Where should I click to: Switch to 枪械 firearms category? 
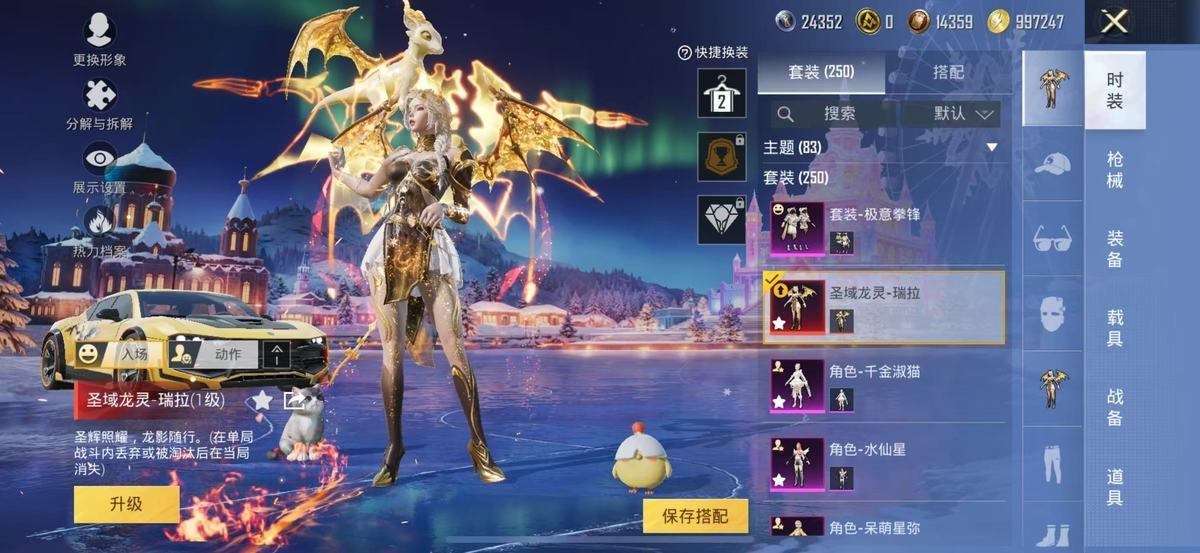tap(1115, 170)
